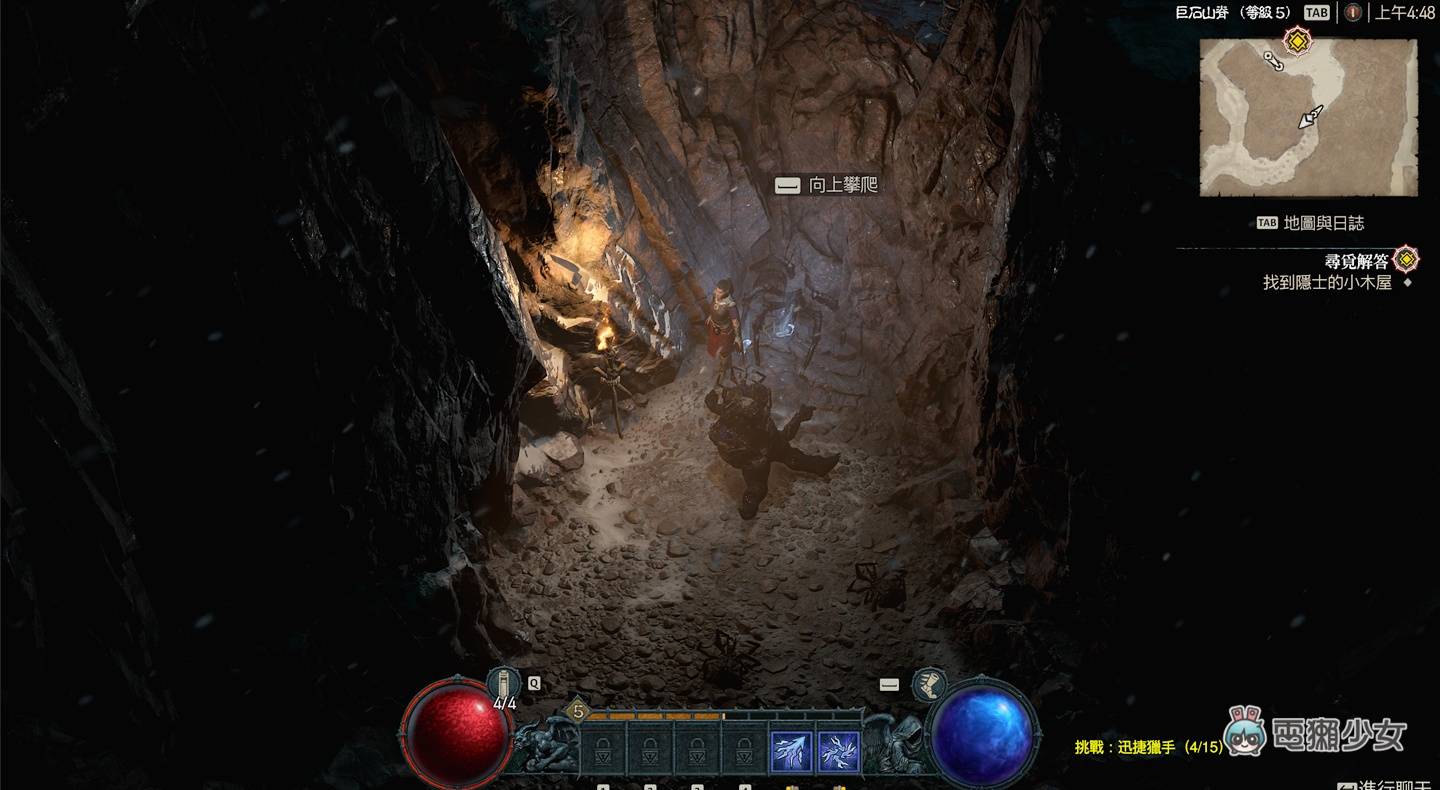Use the healing potion icon showing 4/4
Viewport: 1440px width, 790px height.
tap(506, 684)
